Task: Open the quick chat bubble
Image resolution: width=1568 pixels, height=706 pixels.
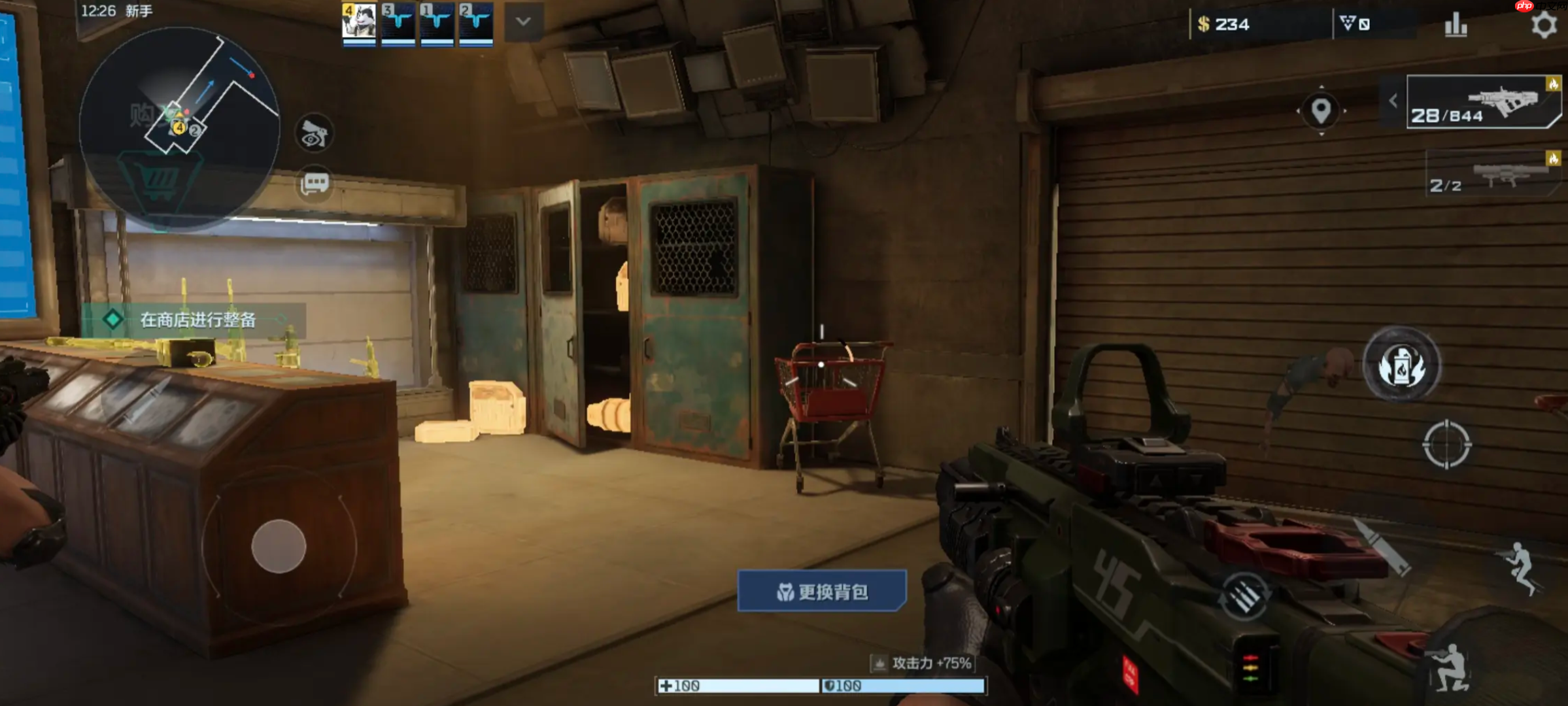Action: click(x=315, y=184)
